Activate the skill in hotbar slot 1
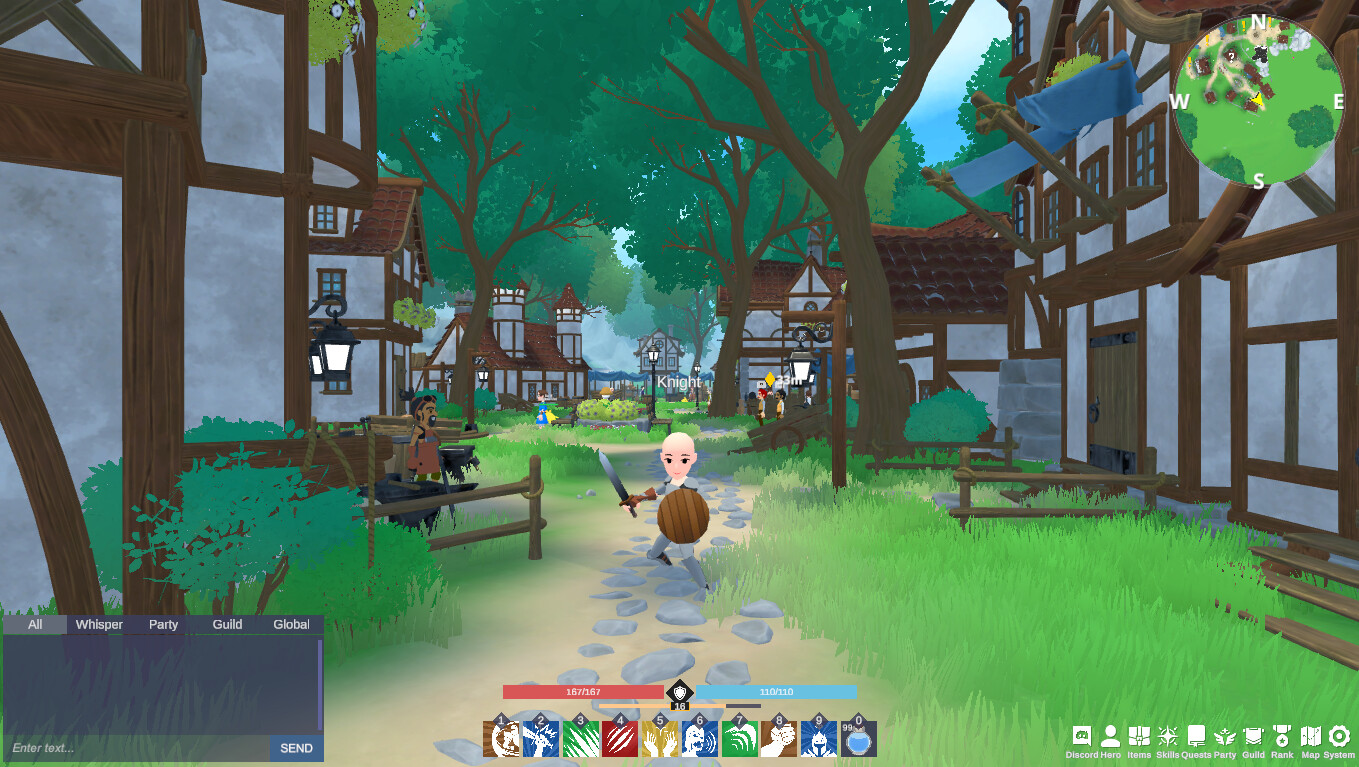 [x=500, y=738]
